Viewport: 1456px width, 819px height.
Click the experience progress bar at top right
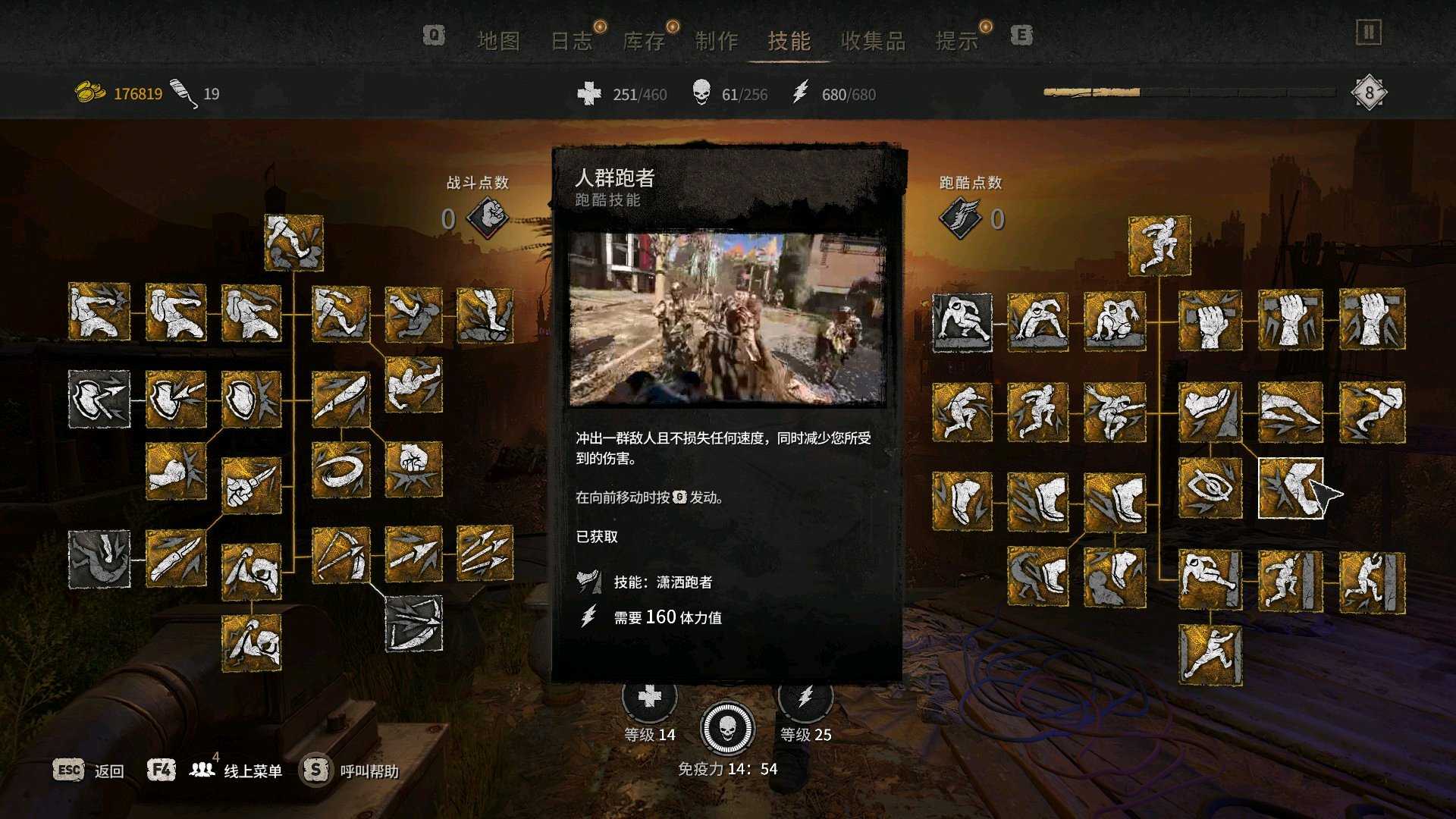pyautogui.click(x=1191, y=91)
